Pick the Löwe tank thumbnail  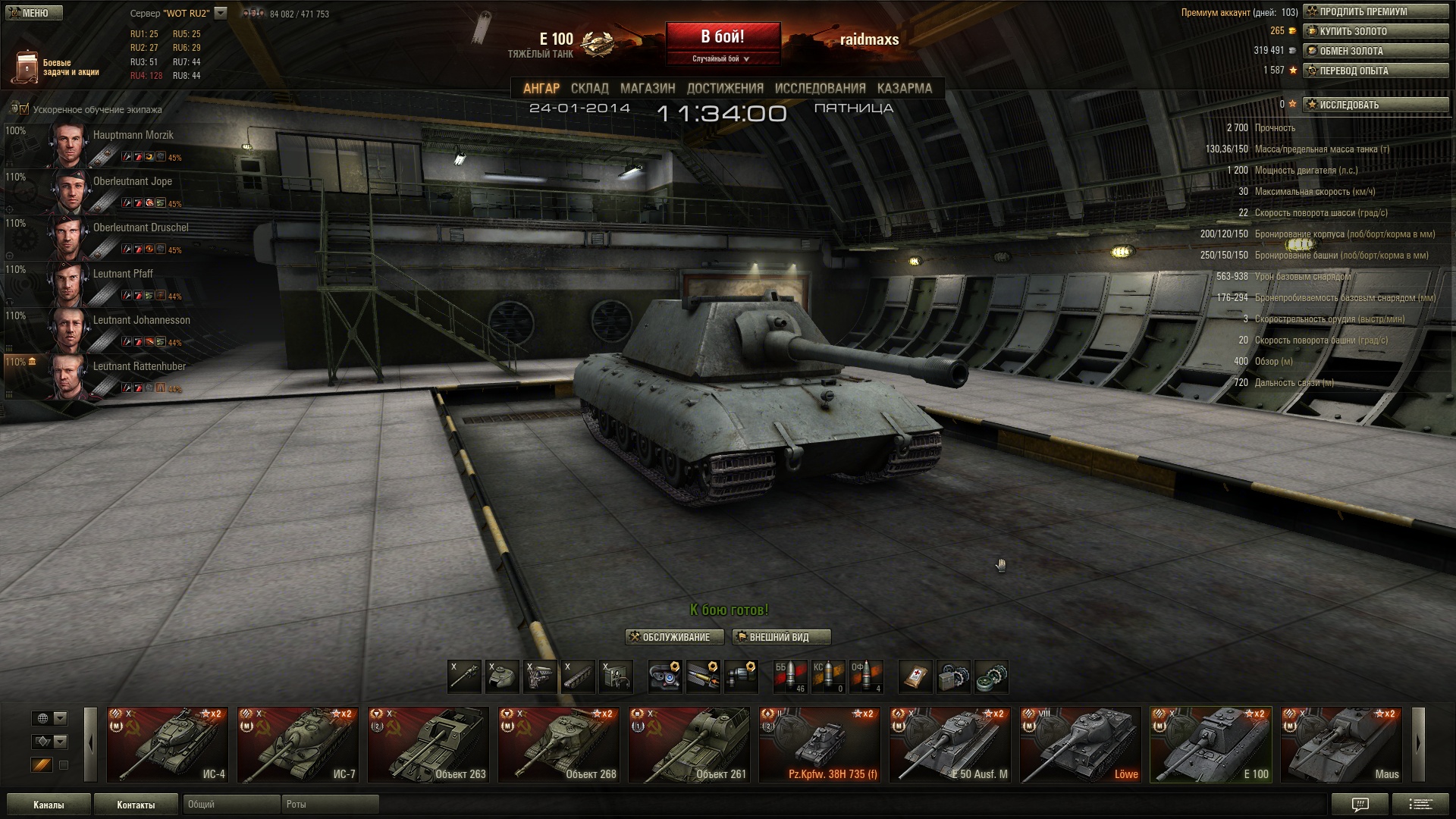coord(1080,744)
